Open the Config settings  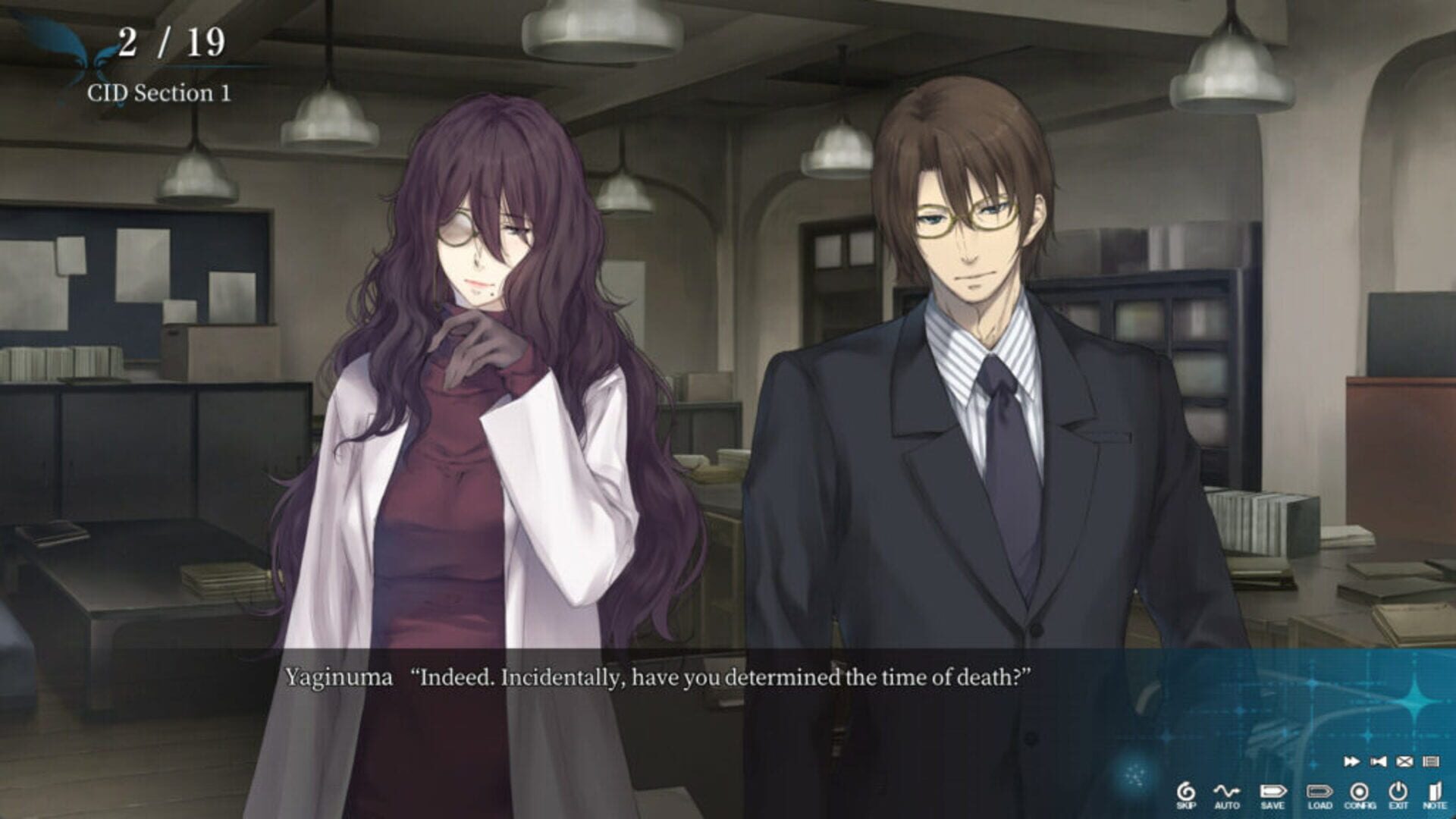(x=1359, y=792)
